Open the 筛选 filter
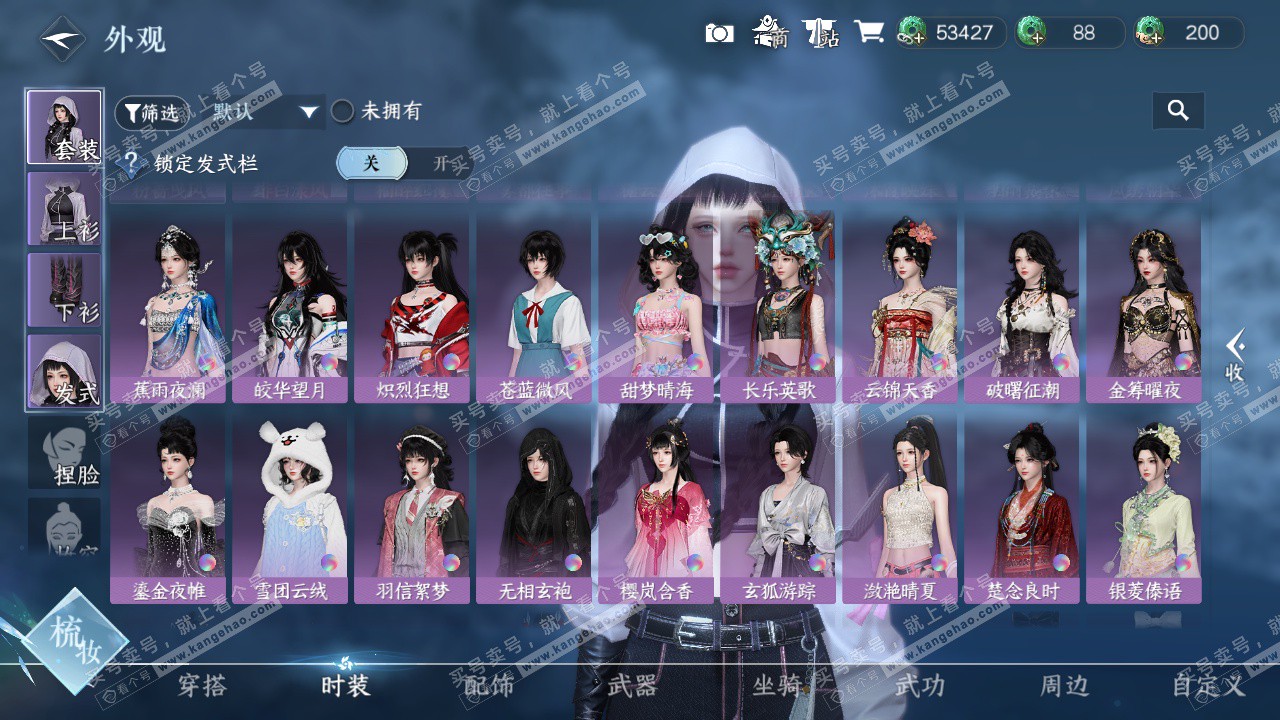 click(150, 113)
